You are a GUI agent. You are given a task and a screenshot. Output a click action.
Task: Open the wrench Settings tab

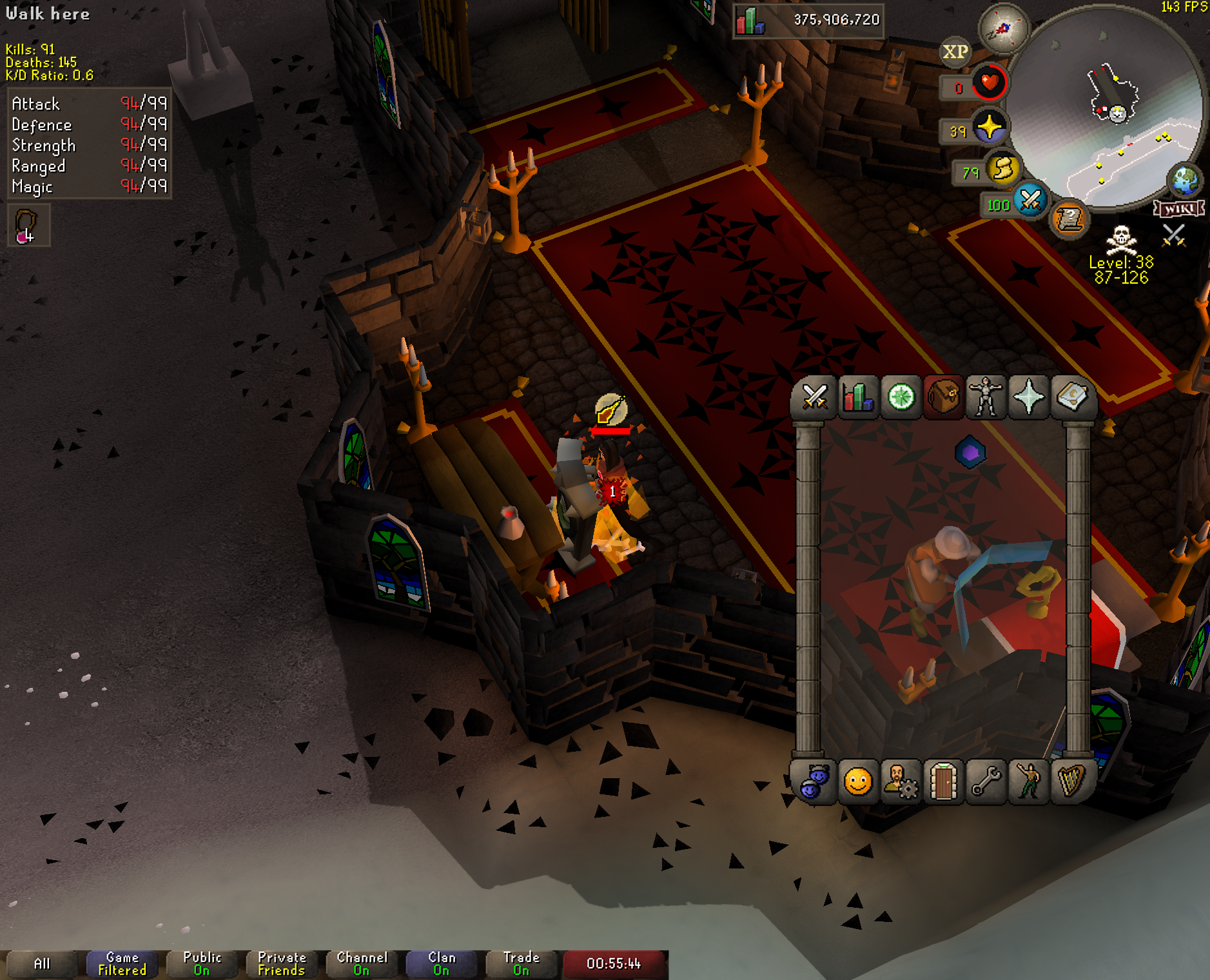pyautogui.click(x=986, y=782)
